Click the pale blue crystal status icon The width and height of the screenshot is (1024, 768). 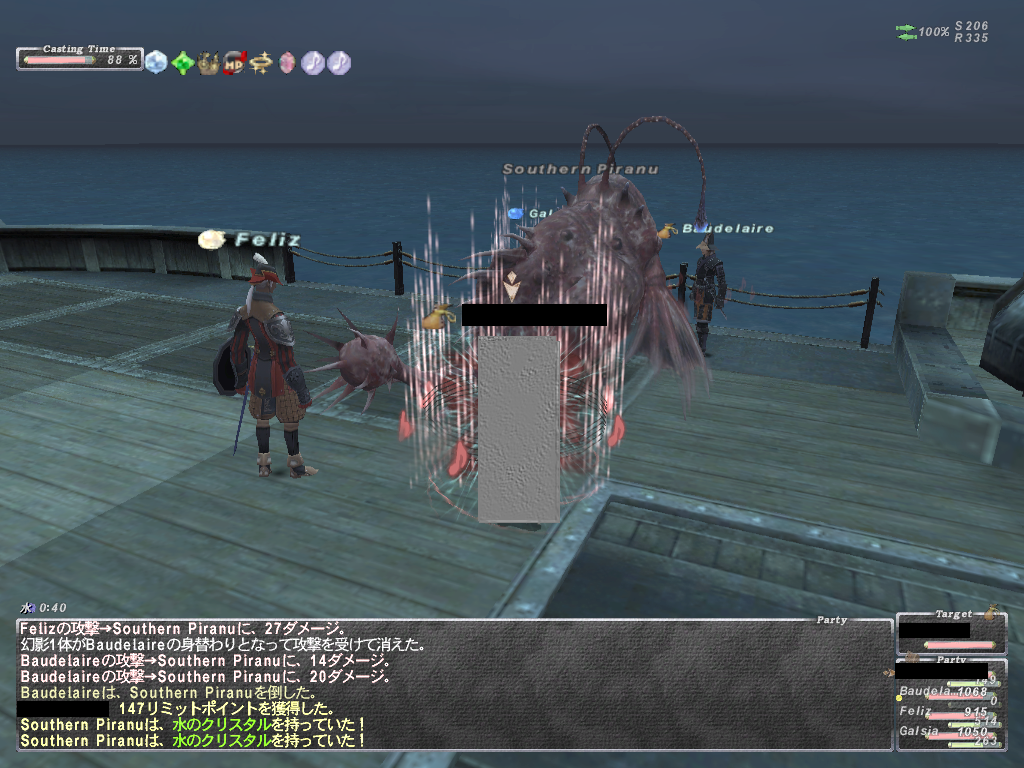coord(155,62)
